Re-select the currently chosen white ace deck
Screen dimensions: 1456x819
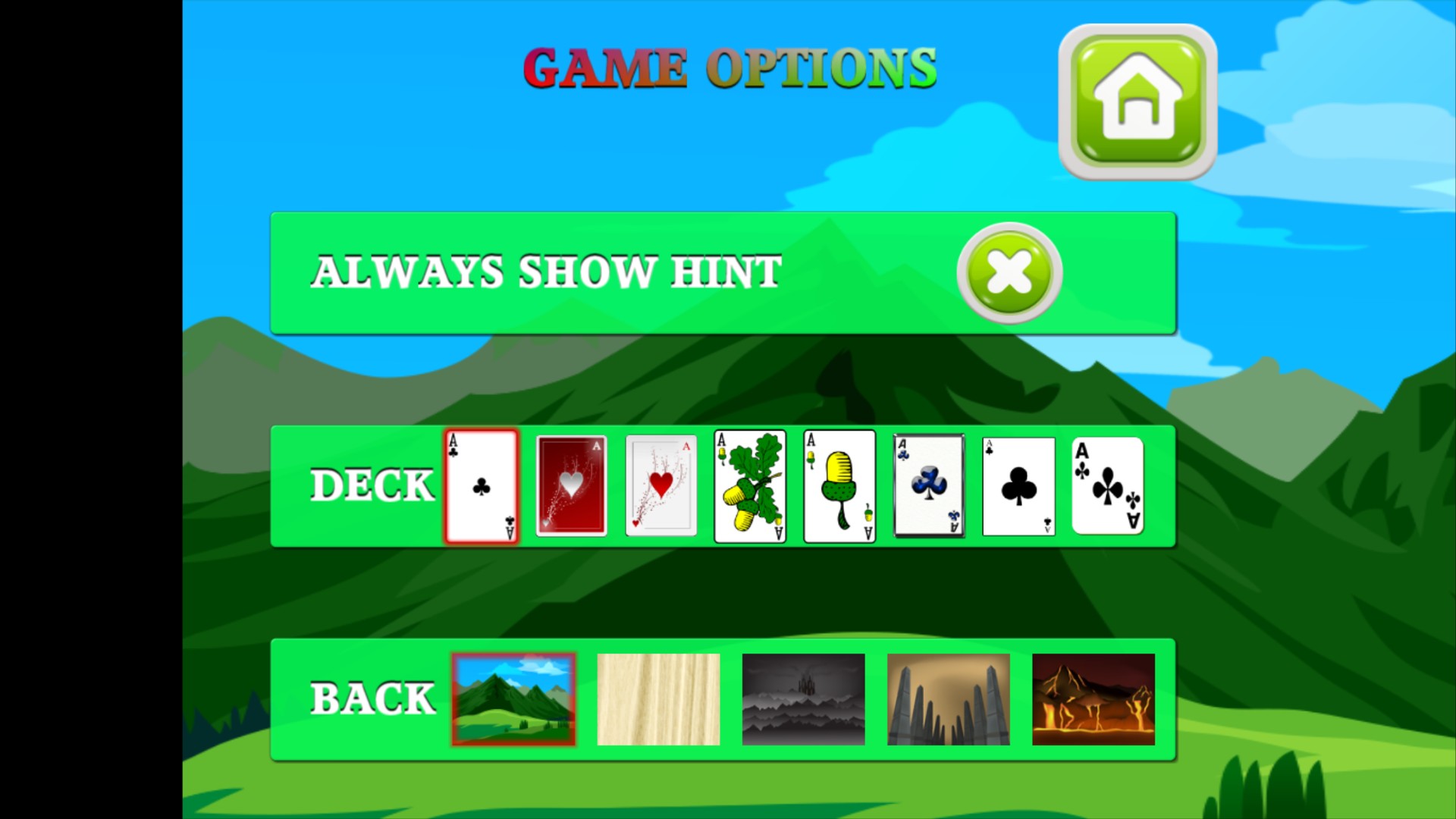point(481,486)
